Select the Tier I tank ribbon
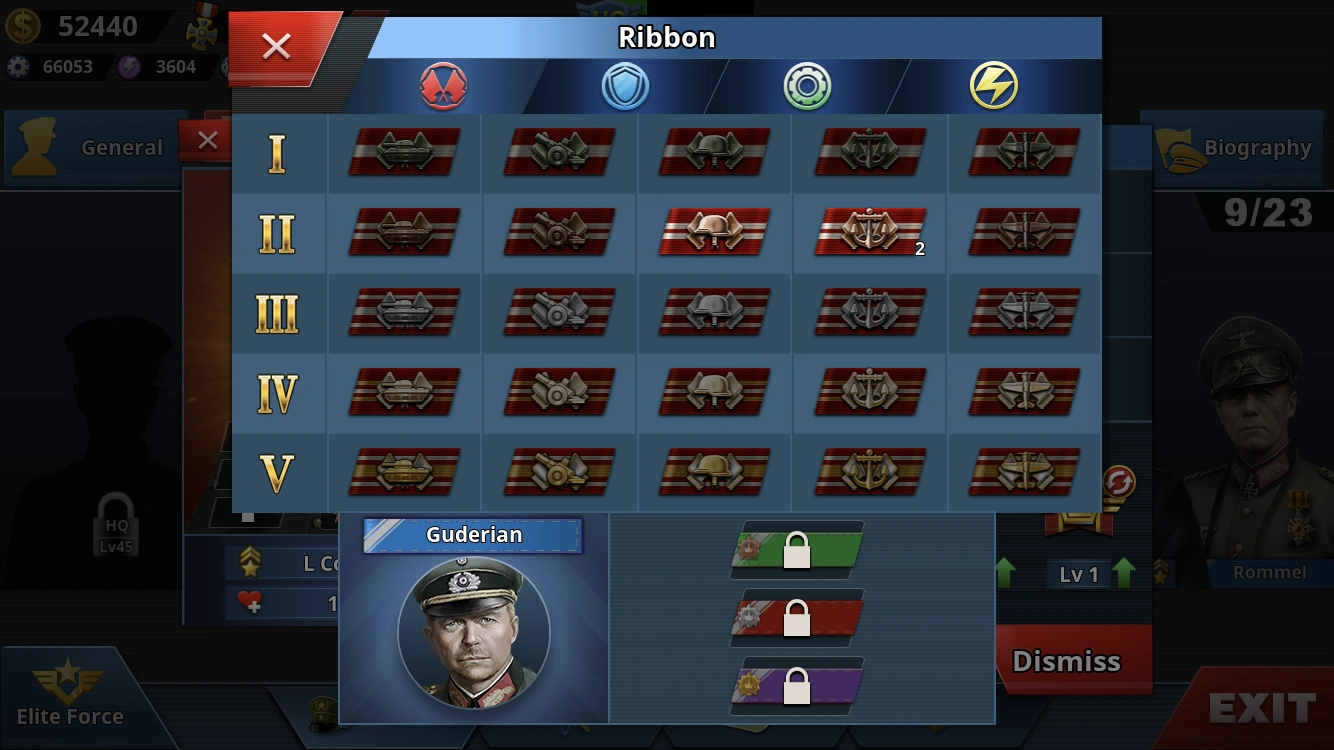Screen dimensions: 1334x750 (404, 152)
